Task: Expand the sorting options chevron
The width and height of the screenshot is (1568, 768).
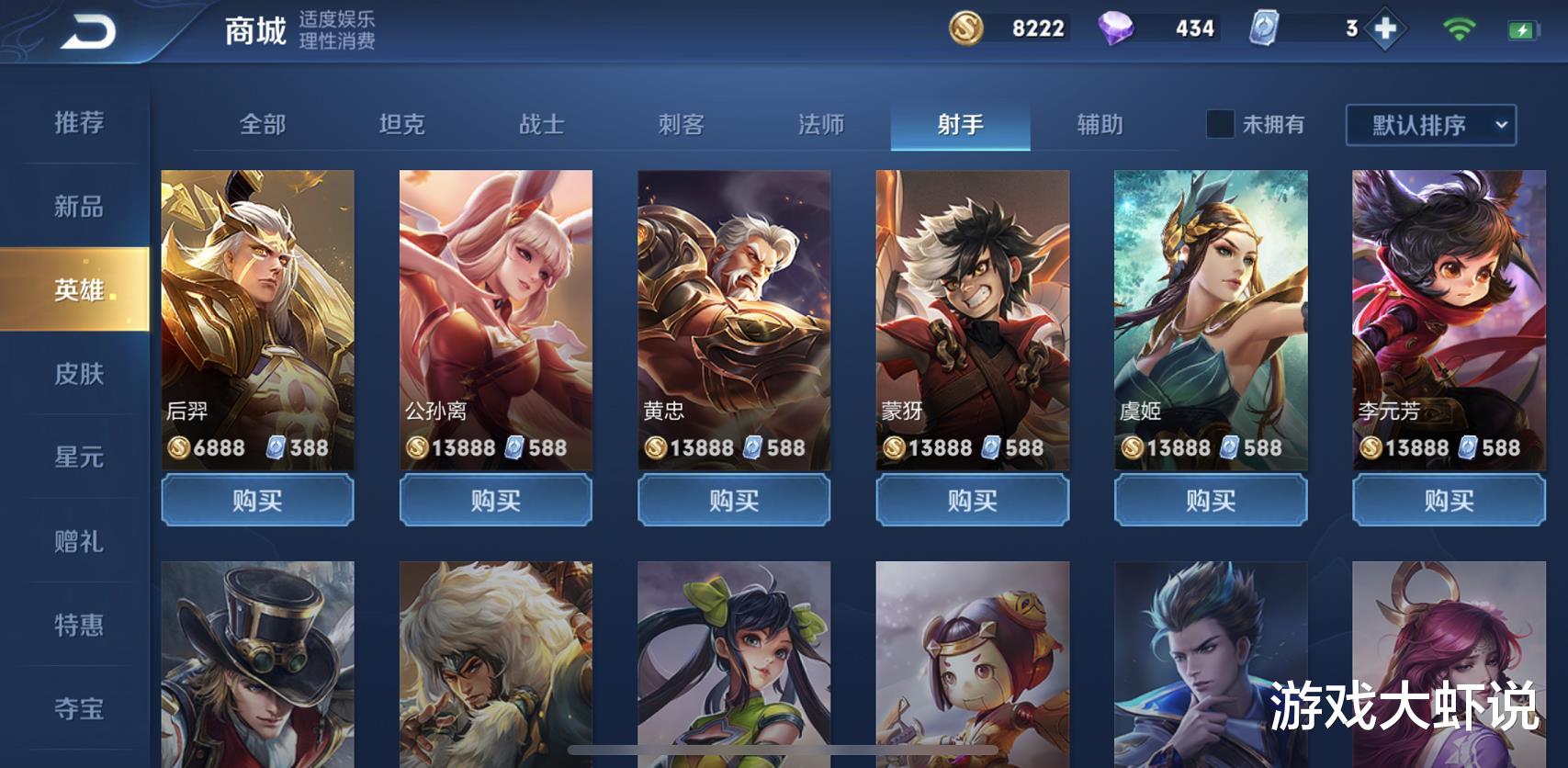Action: tap(1503, 125)
